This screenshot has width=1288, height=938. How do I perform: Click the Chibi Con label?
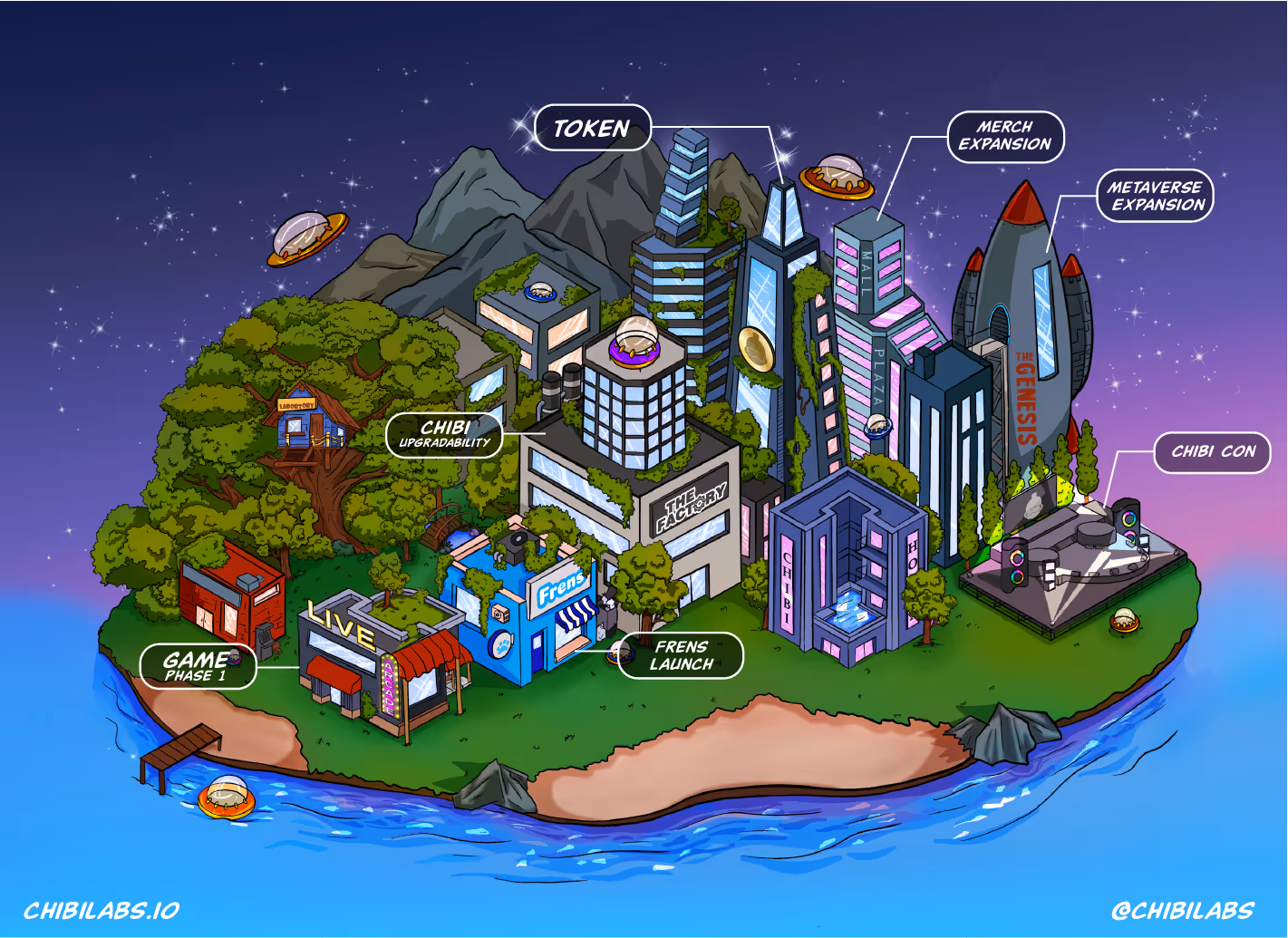[x=1213, y=452]
